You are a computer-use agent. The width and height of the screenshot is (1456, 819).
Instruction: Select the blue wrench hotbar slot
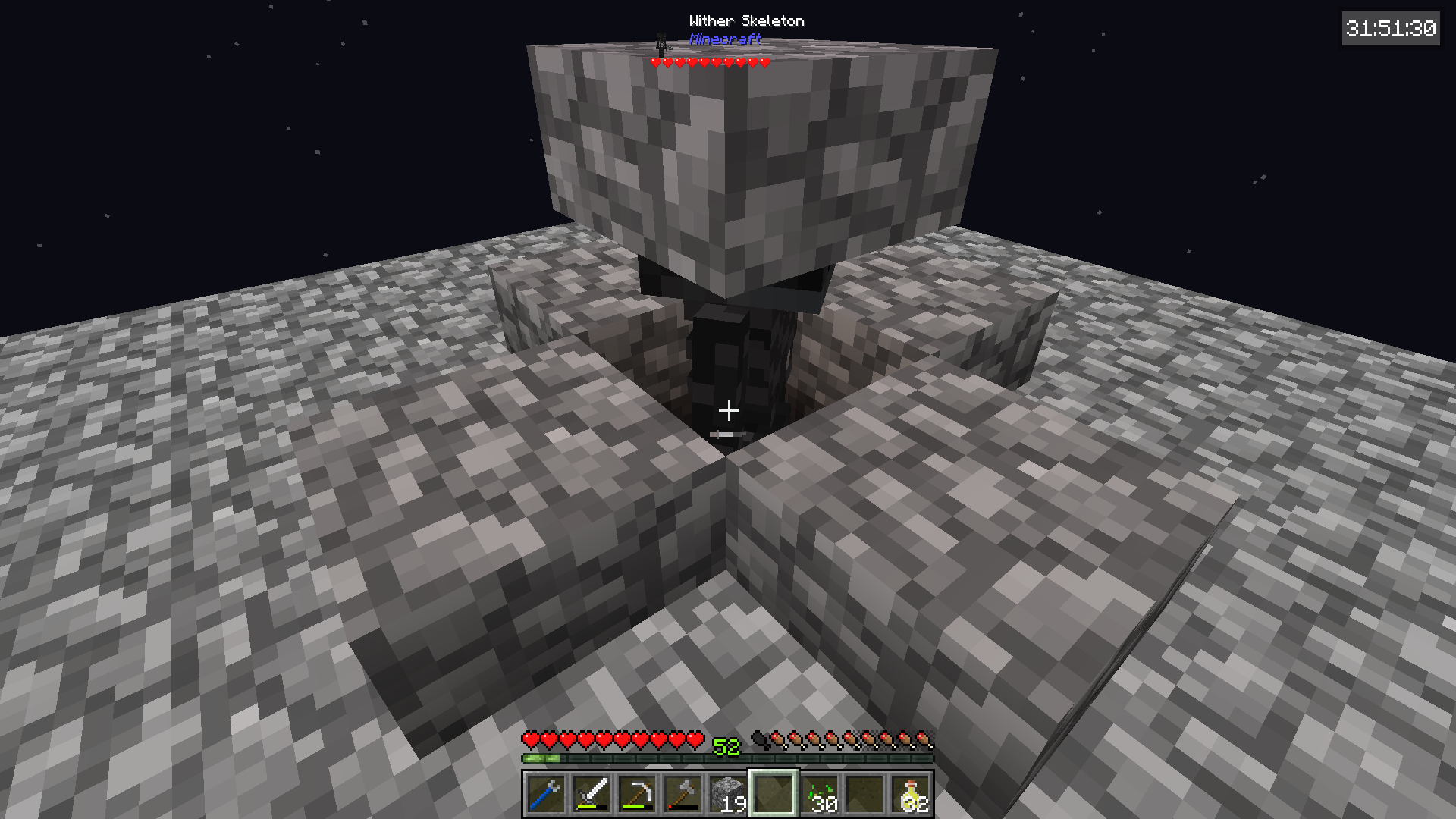(545, 794)
